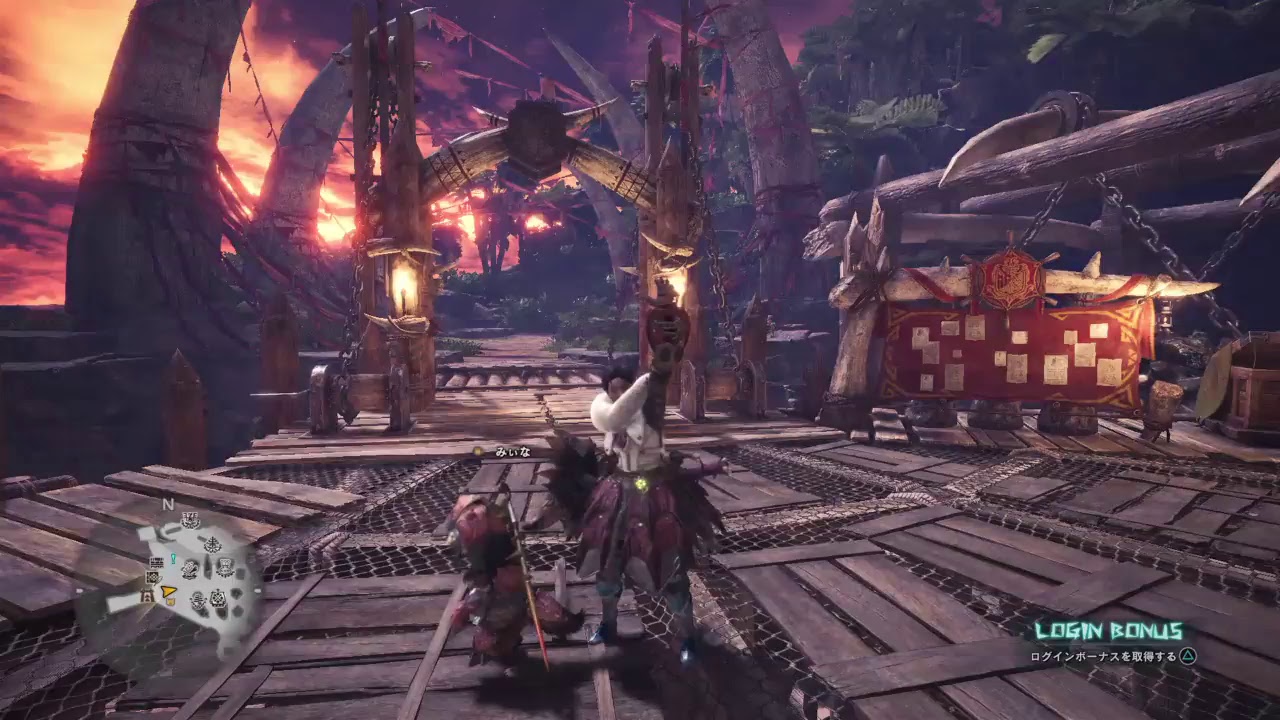1280x720 pixels.
Task: Select the resource center icon on the minimap
Action: click(x=151, y=576)
